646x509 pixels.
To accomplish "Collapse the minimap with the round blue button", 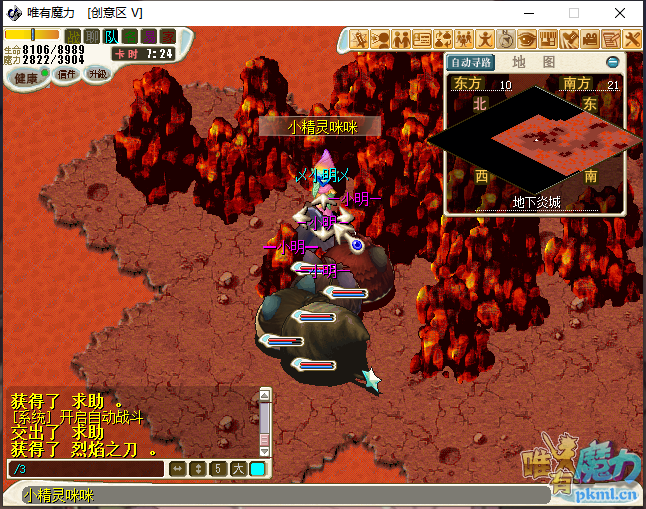I will (x=612, y=62).
